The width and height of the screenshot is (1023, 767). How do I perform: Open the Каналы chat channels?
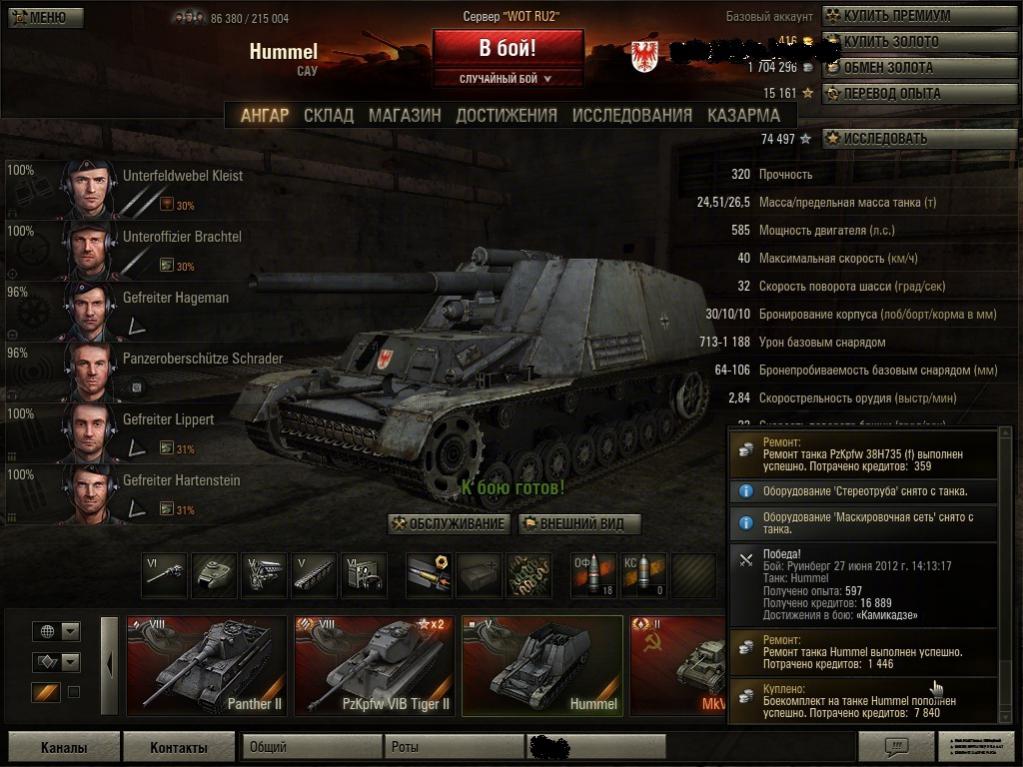click(64, 747)
